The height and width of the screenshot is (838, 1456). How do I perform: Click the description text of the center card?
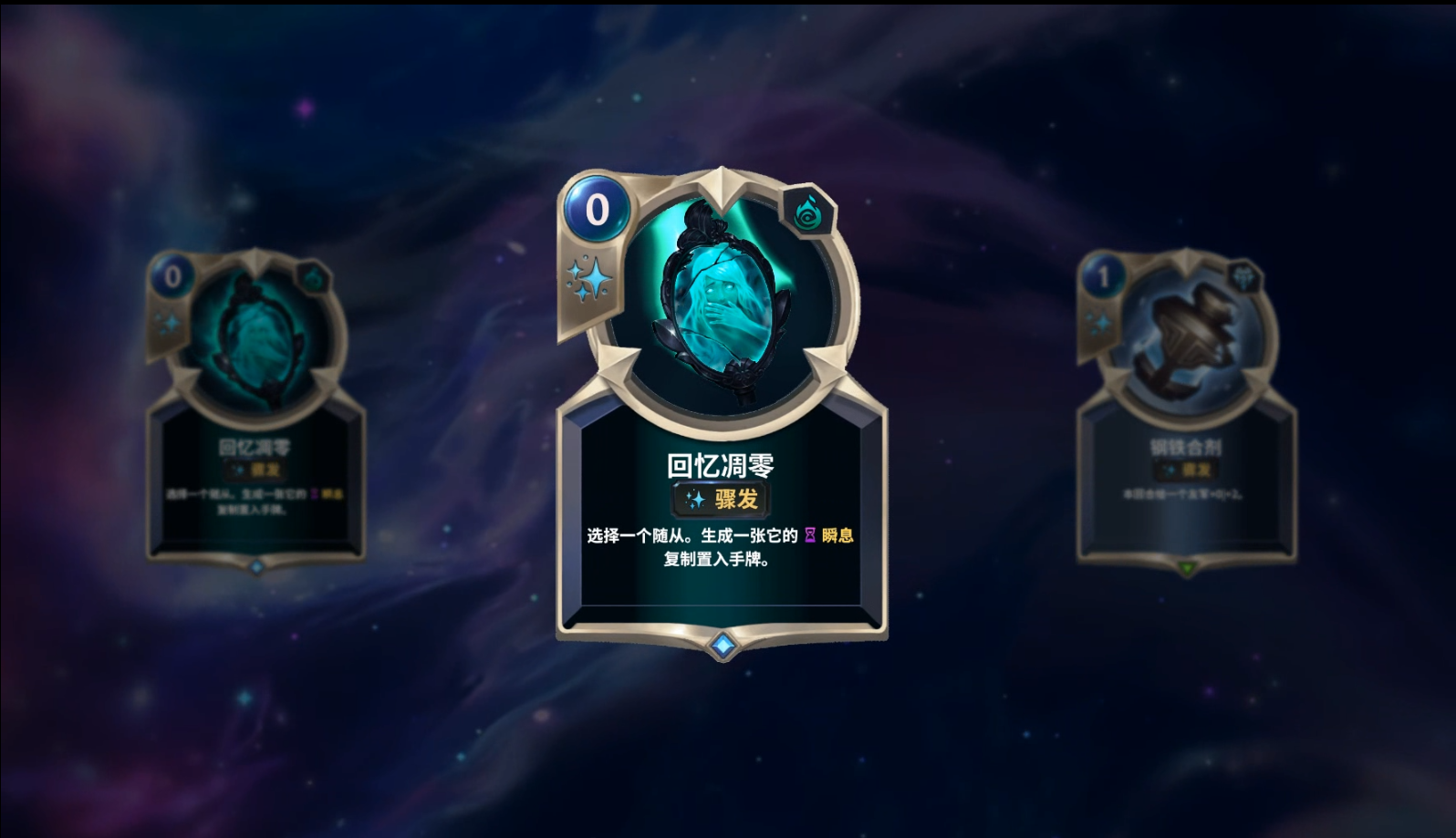(x=721, y=547)
